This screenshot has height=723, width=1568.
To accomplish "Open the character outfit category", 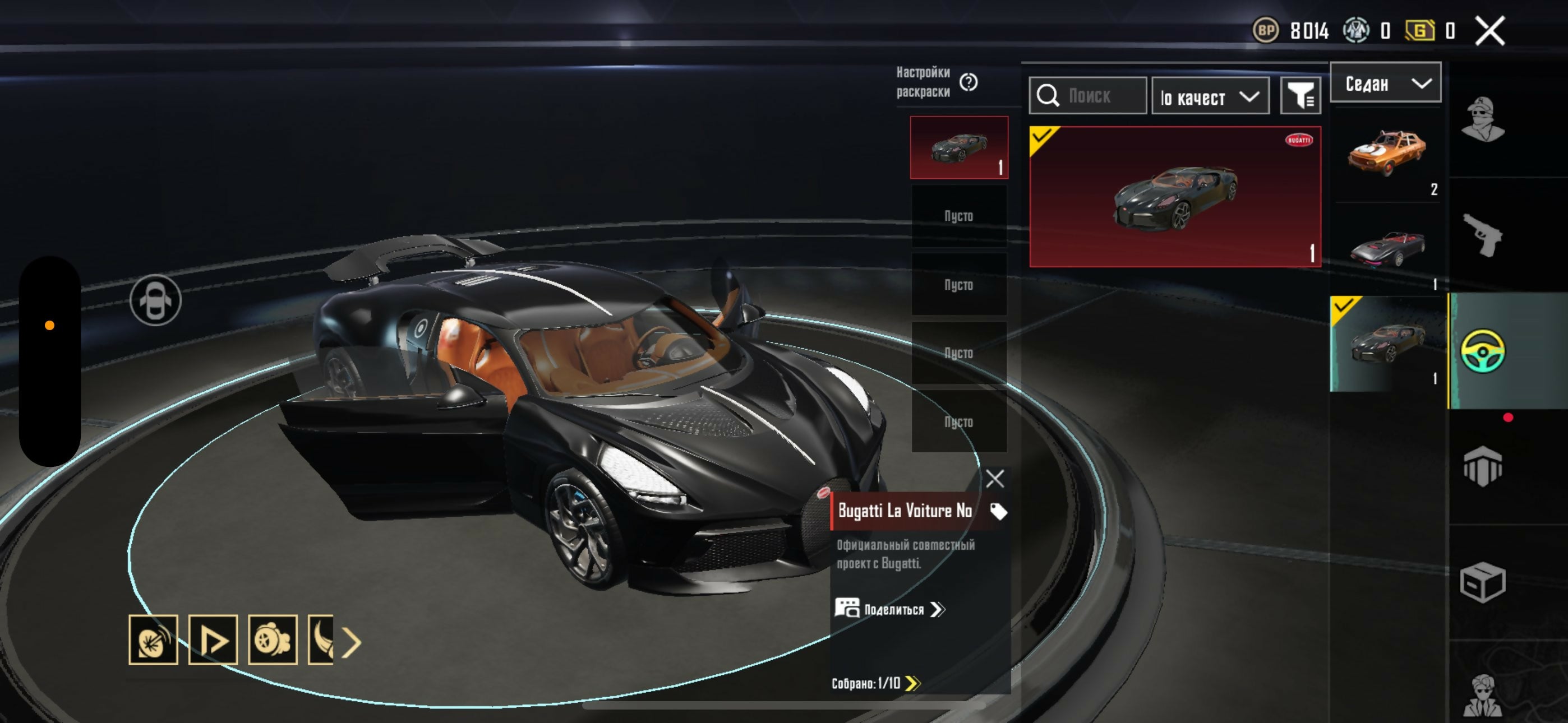I will tap(1483, 119).
